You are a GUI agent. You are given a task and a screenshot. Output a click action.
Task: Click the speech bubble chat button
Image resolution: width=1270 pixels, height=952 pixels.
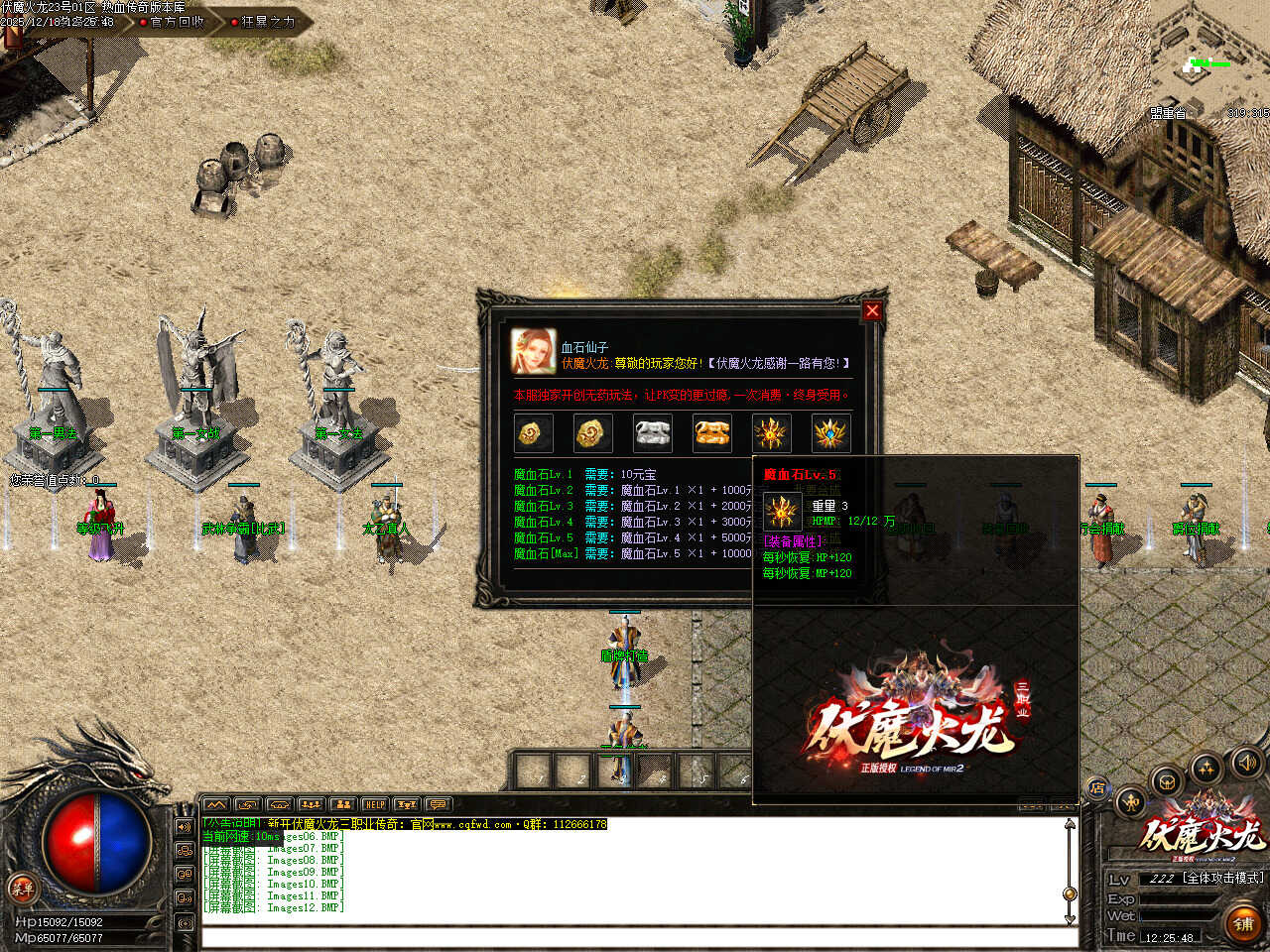438,804
